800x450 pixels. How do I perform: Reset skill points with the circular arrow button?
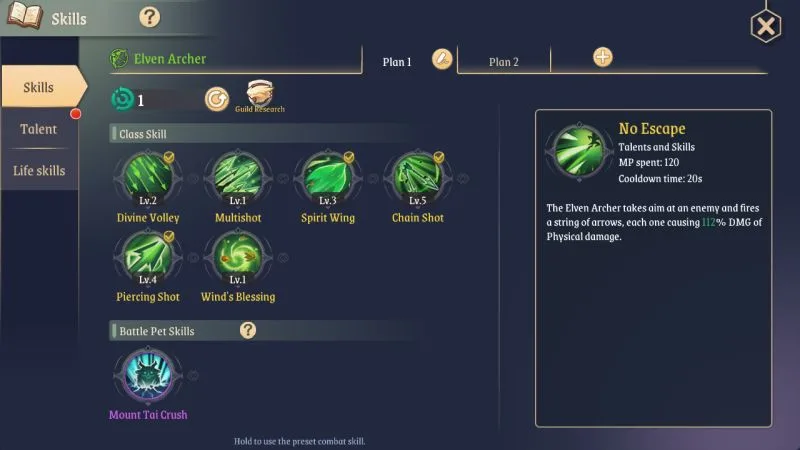216,99
